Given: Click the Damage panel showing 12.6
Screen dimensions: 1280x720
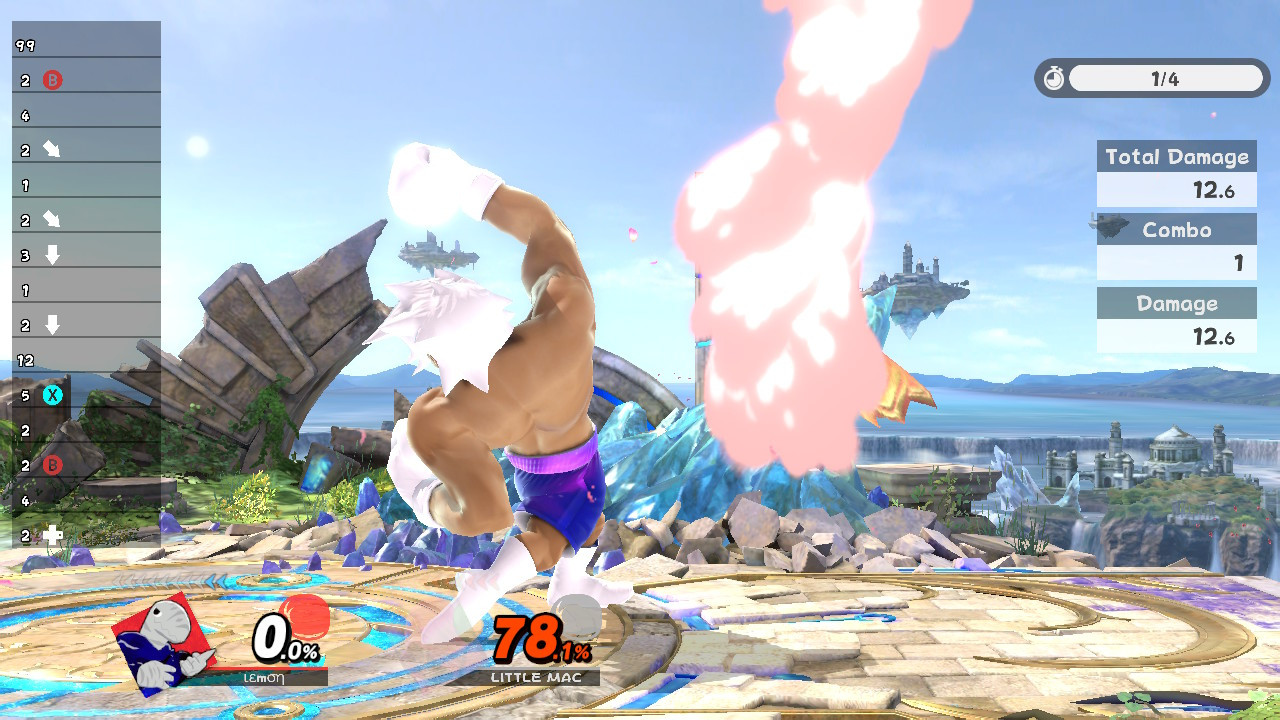Looking at the screenshot, I should [x=1176, y=337].
